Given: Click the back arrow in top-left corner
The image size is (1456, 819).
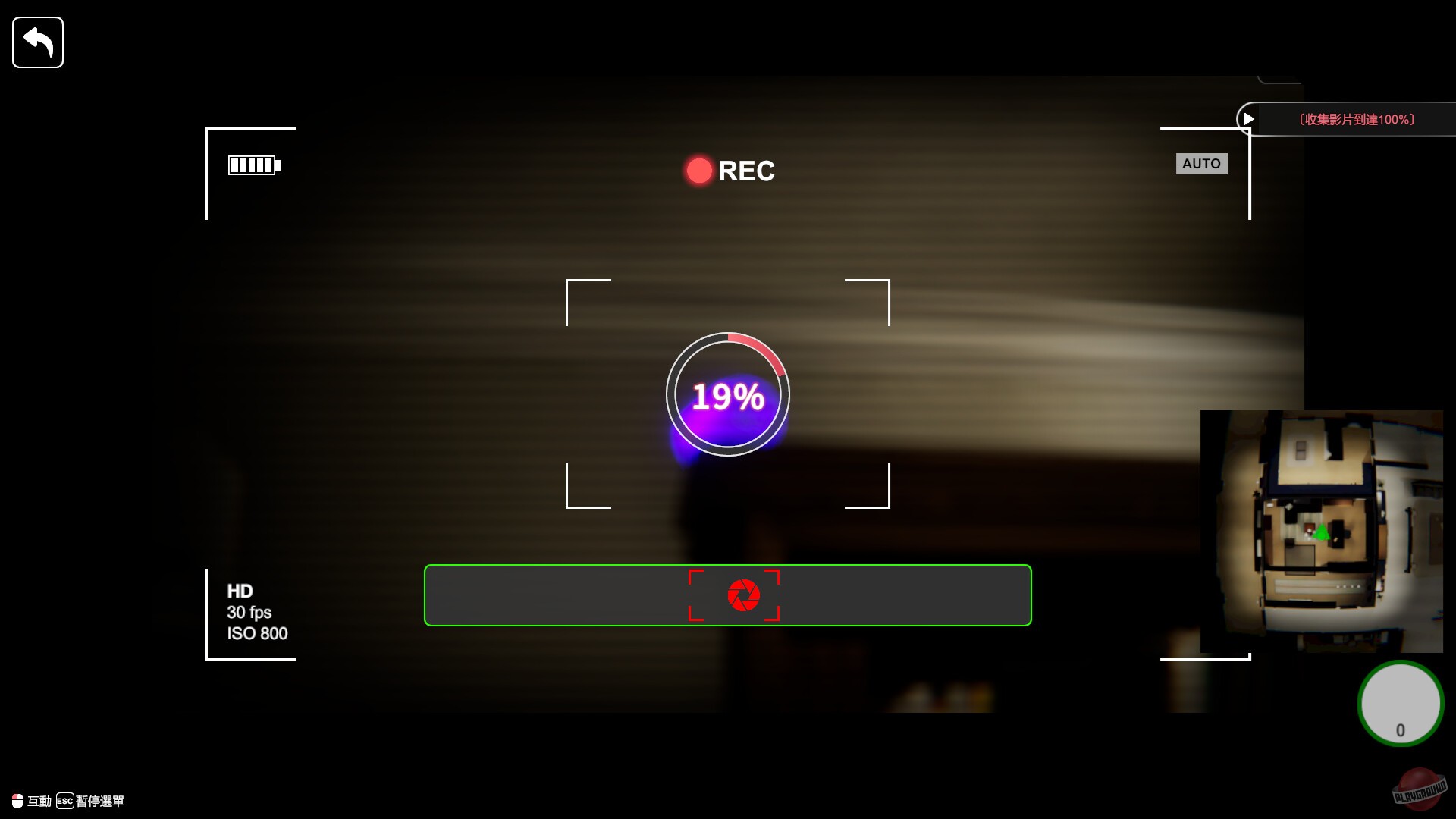Looking at the screenshot, I should click(x=37, y=42).
